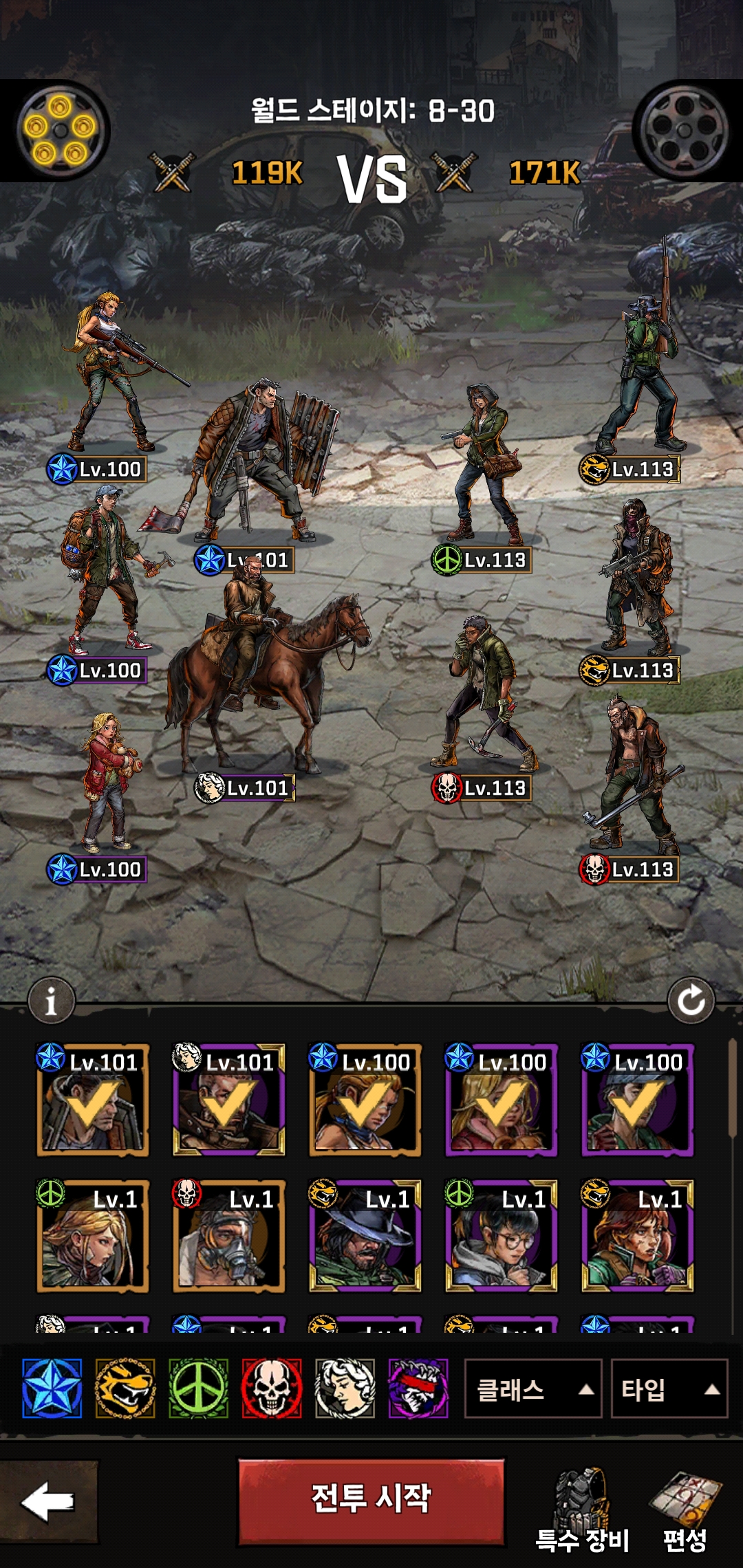
Task: Open the 클래스 class dropdown filter
Action: [532, 1389]
